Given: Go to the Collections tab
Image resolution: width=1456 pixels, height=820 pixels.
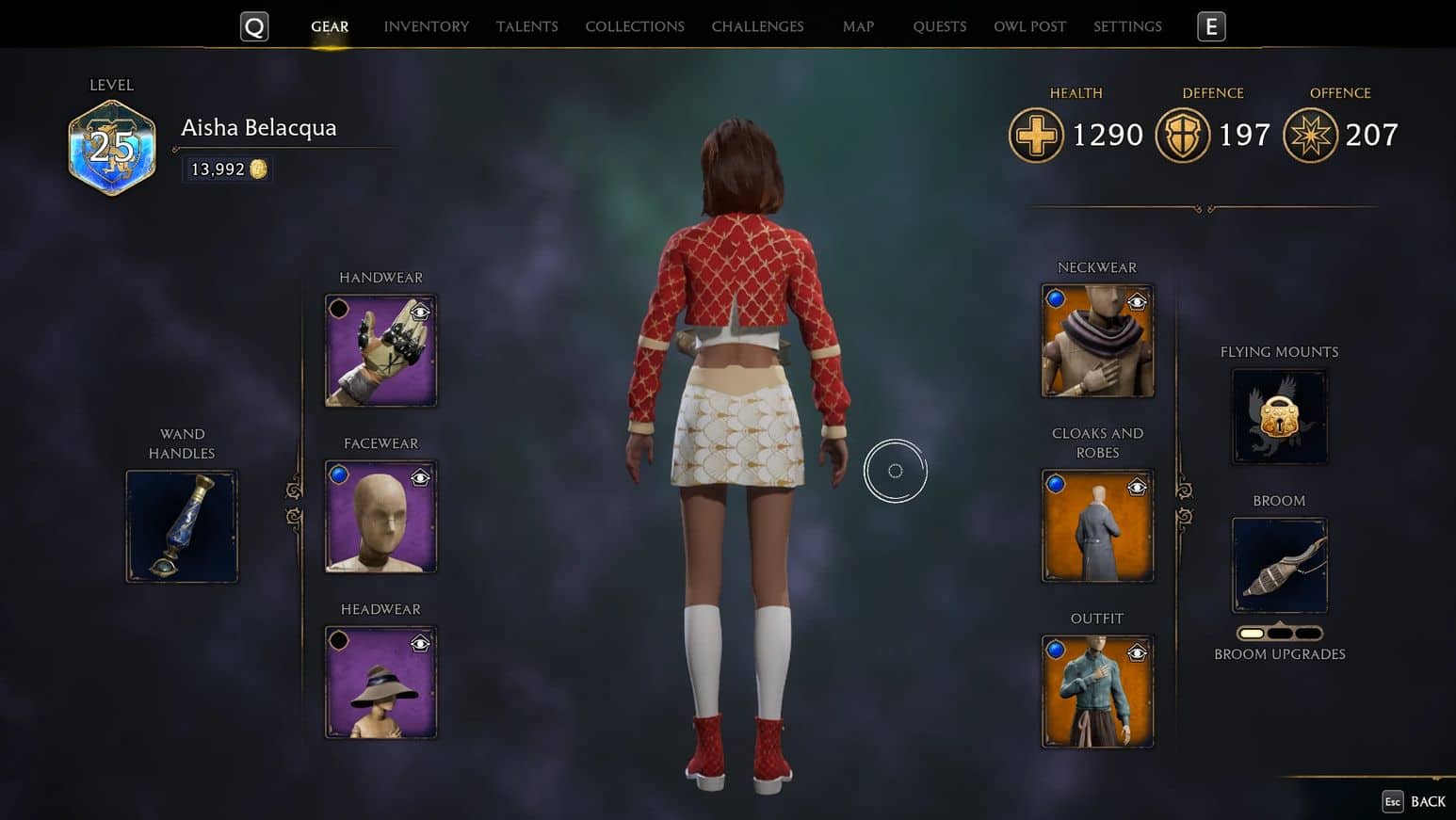Looking at the screenshot, I should pos(634,26).
